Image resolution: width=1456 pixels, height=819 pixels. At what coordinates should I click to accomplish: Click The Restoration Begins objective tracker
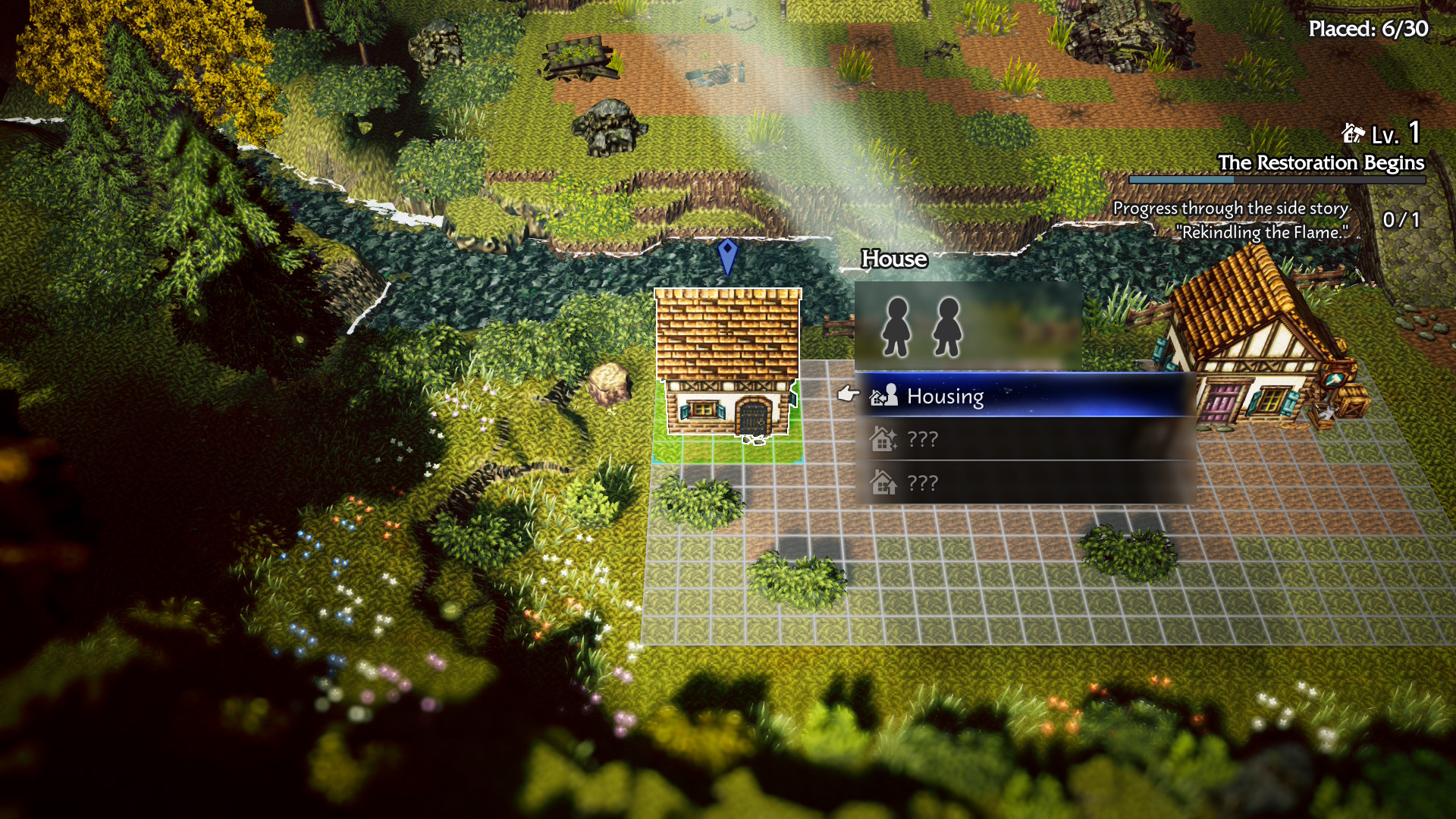[x=1319, y=164]
